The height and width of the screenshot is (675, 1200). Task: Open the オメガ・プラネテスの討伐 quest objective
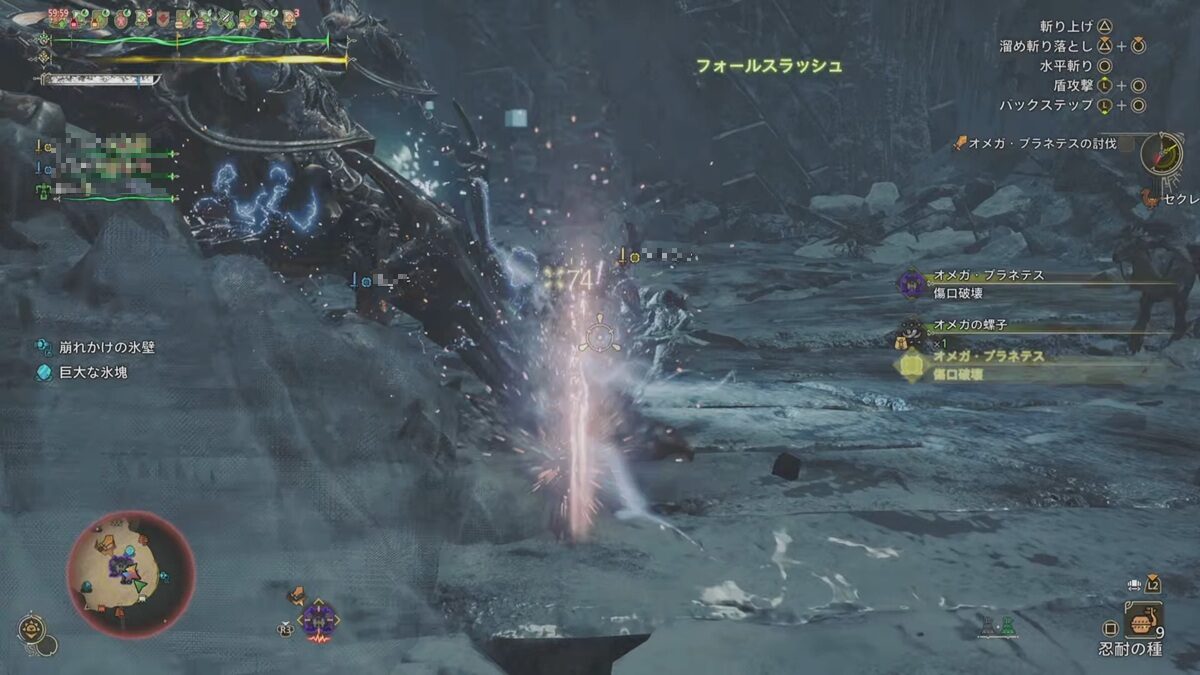coord(1040,144)
